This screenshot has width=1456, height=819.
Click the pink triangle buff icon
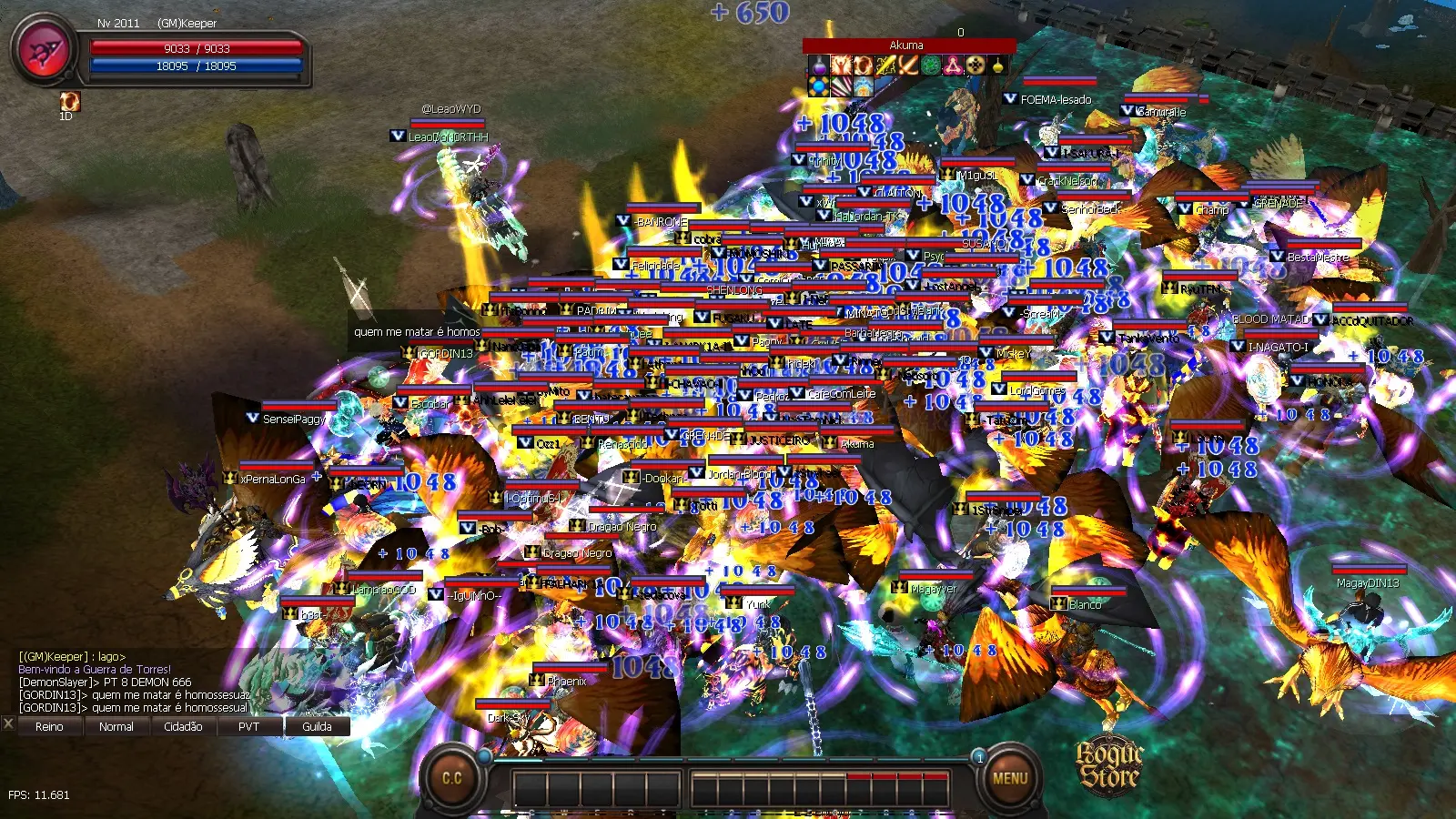[x=952, y=66]
